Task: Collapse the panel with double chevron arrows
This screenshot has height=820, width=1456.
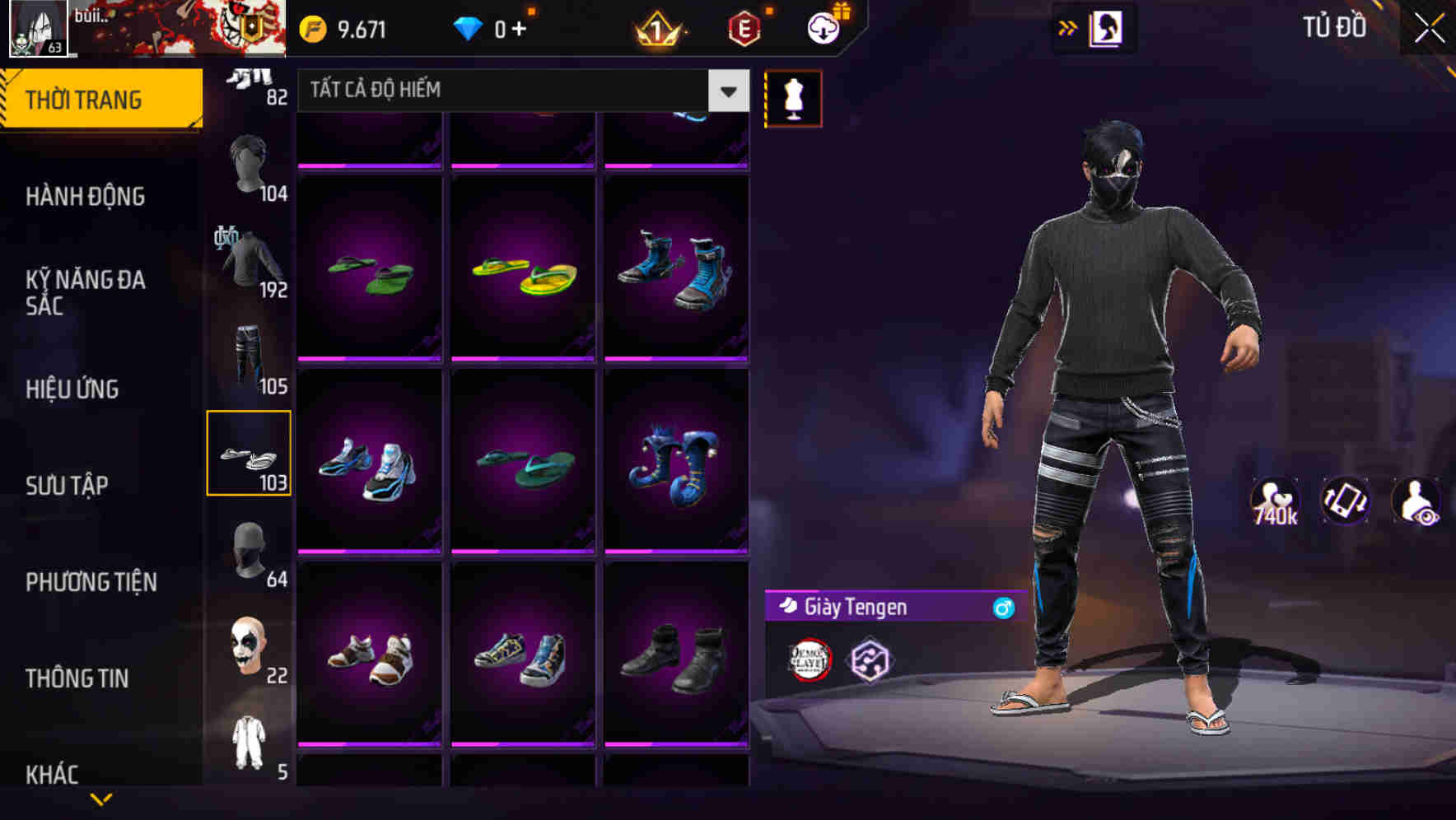Action: coord(1068,26)
